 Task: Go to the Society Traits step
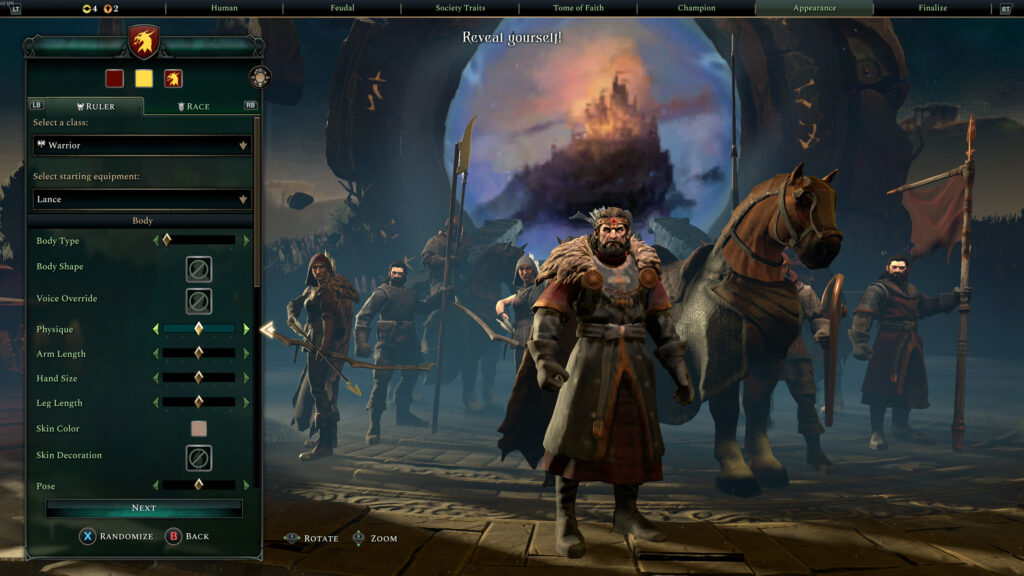click(460, 8)
